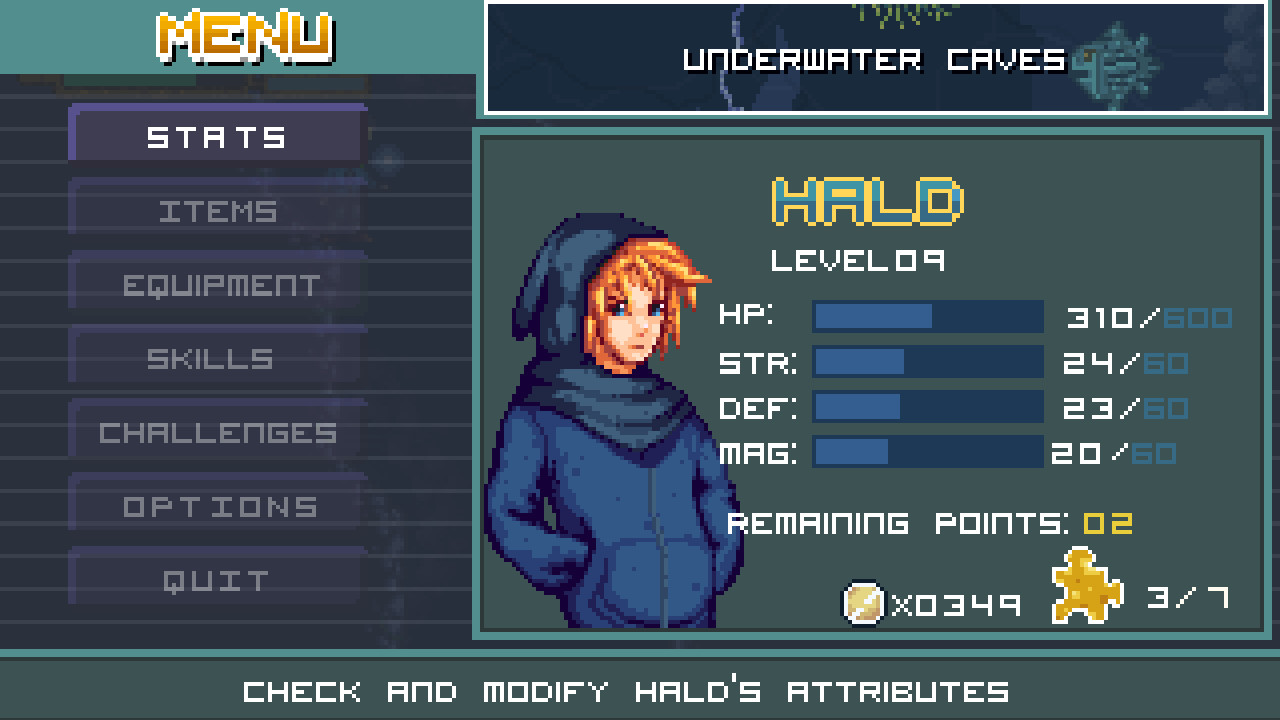Switch to the SKILLS section
This screenshot has height=720, width=1280.
point(215,358)
